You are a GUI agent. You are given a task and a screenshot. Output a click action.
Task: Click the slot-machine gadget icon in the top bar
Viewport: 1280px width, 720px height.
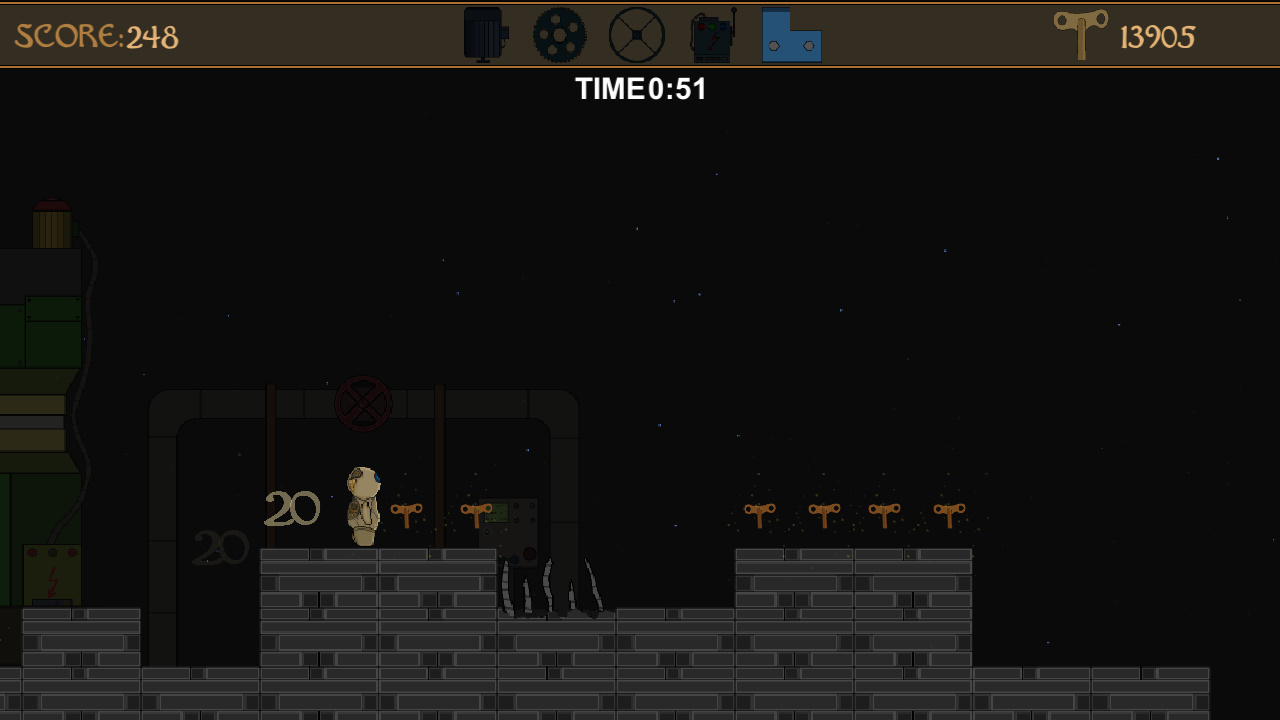710,38
